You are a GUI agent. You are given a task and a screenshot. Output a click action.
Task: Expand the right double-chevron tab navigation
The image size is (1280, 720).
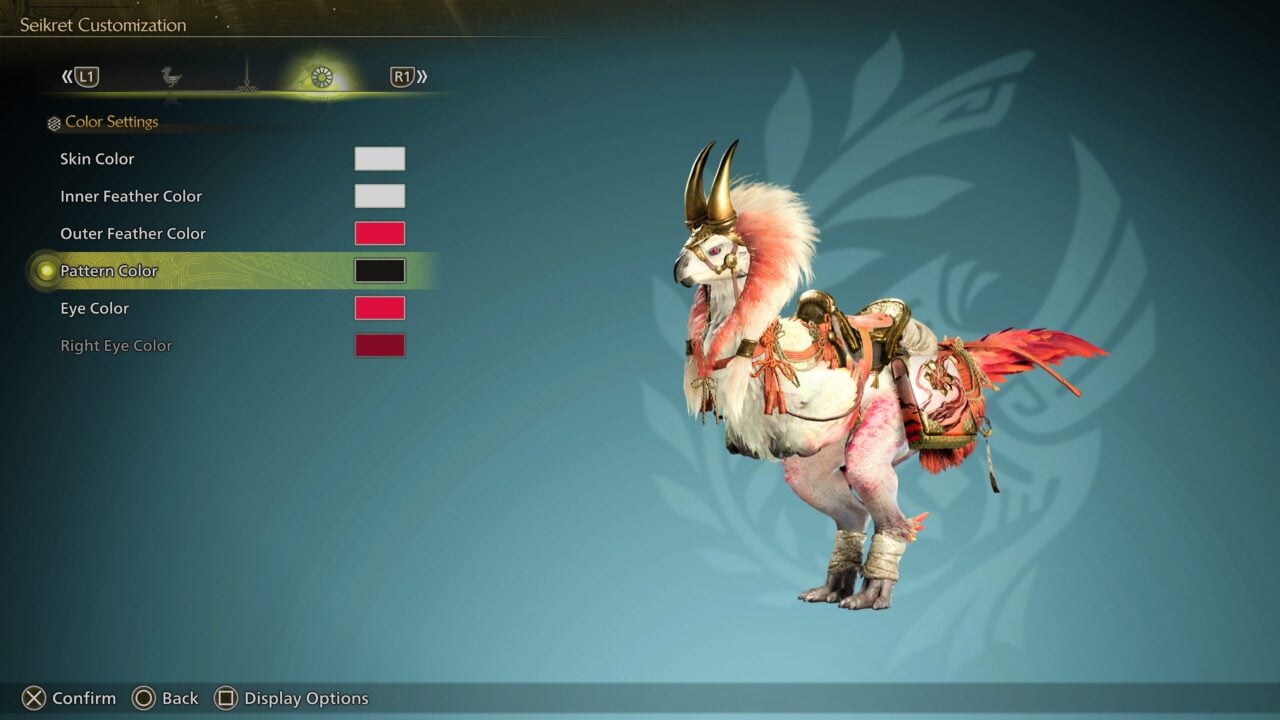(423, 77)
